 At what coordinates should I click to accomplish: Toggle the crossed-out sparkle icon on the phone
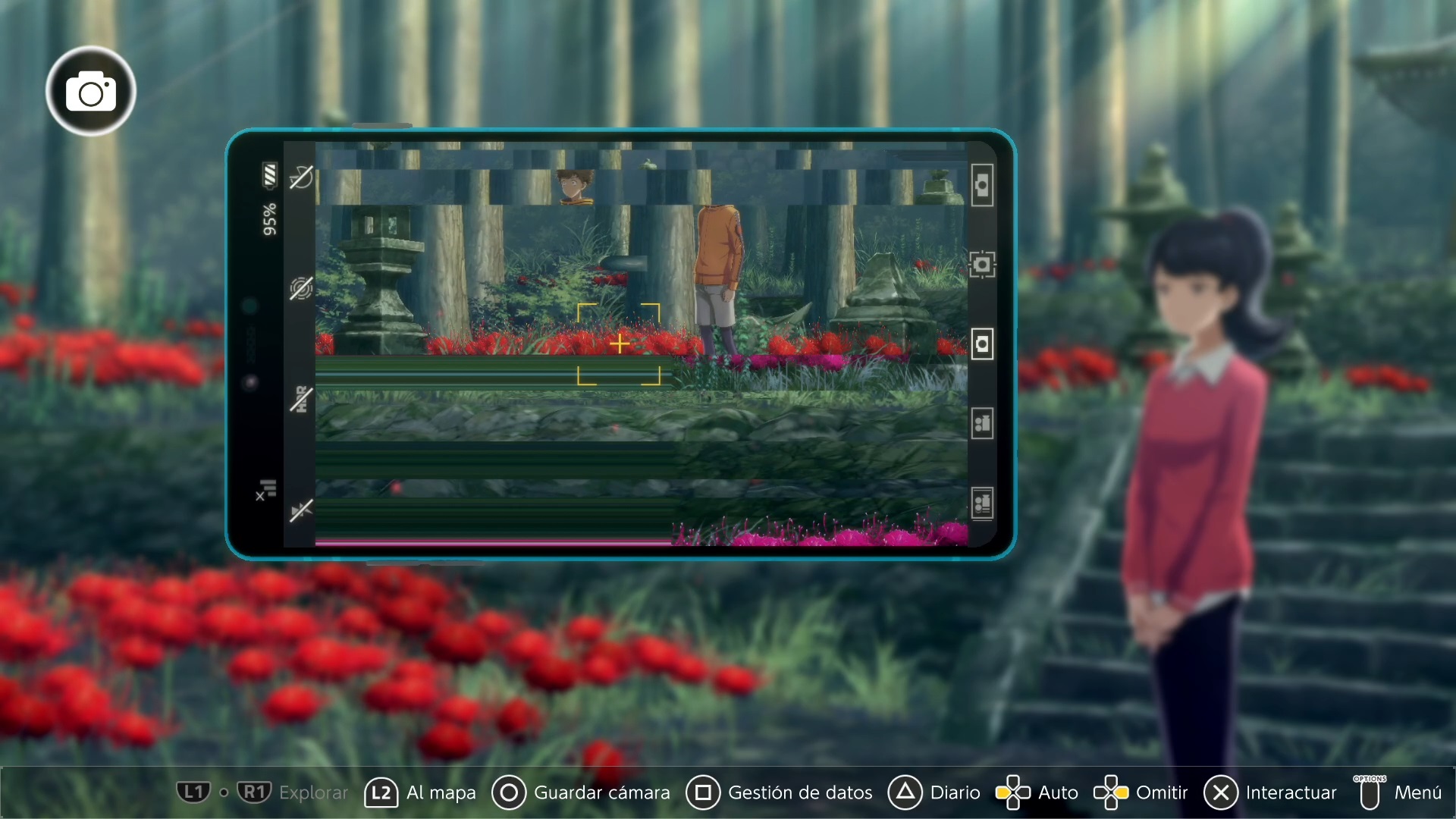[x=301, y=510]
